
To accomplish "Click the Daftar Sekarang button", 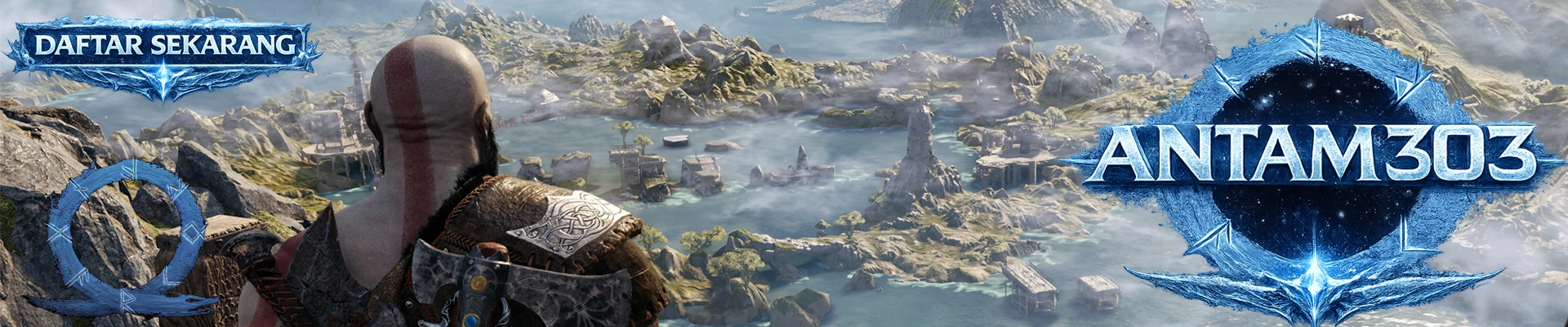I will tap(163, 47).
